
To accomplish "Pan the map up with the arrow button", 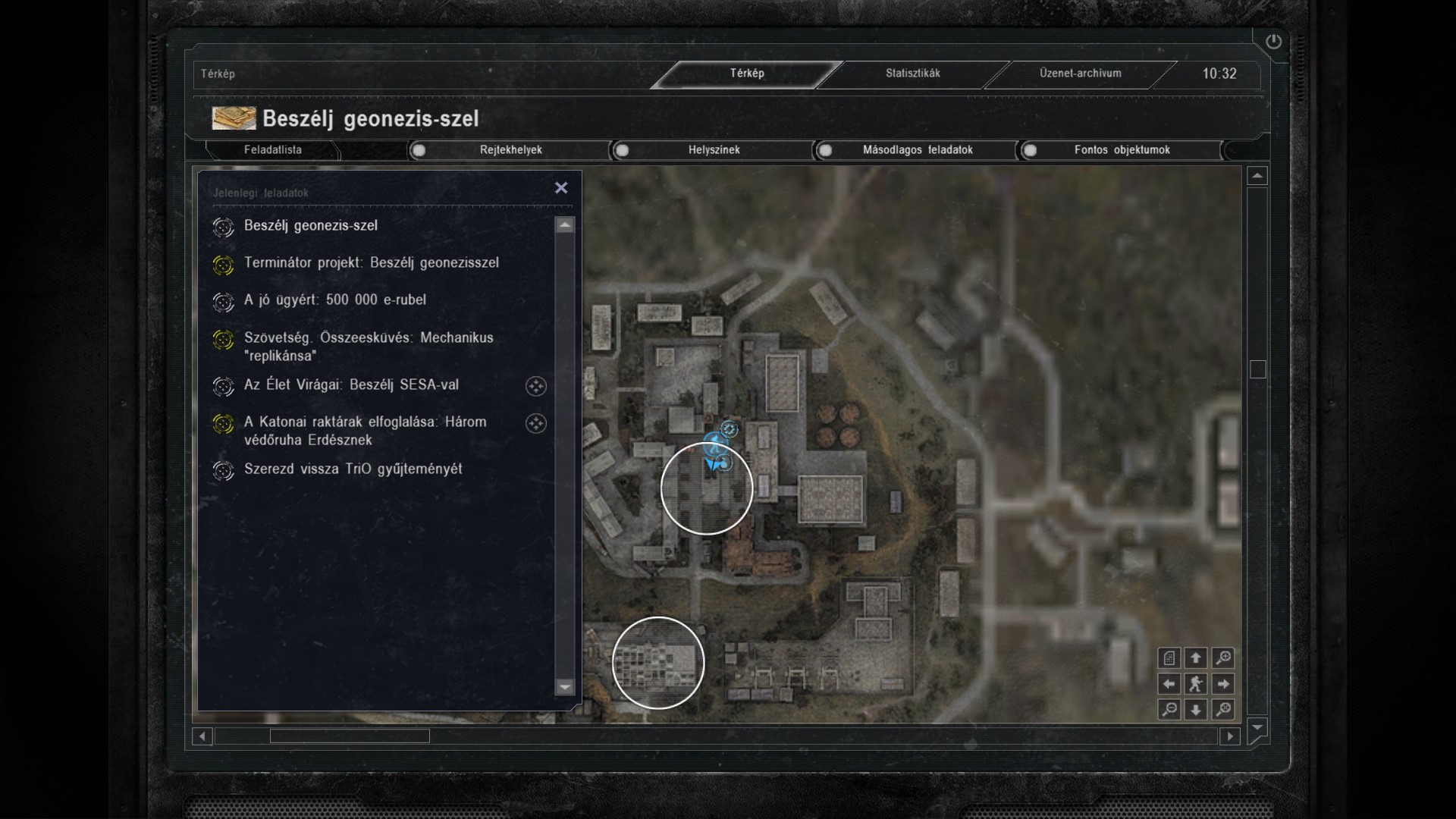I will [x=1196, y=658].
